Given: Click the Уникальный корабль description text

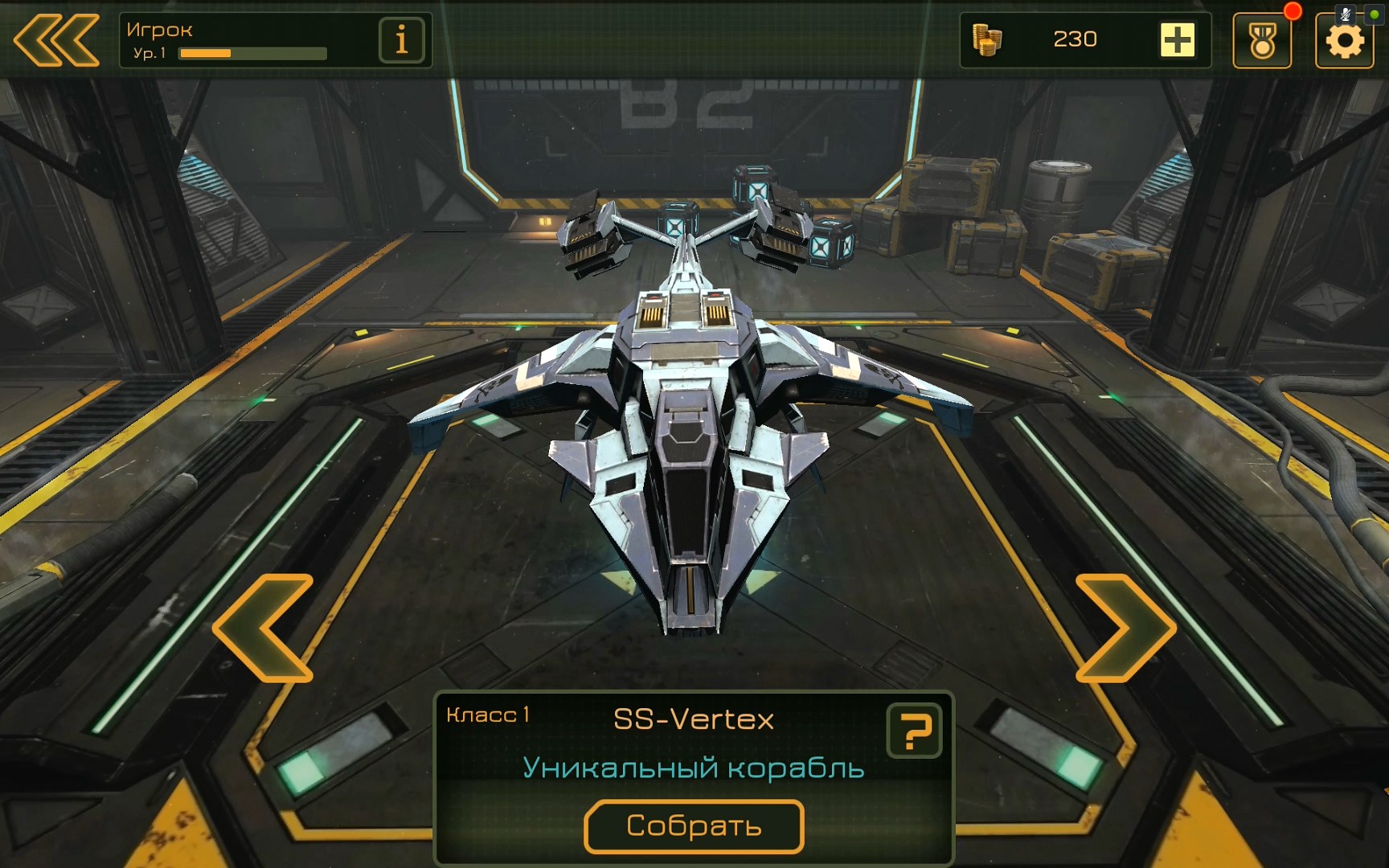Looking at the screenshot, I should [694, 768].
